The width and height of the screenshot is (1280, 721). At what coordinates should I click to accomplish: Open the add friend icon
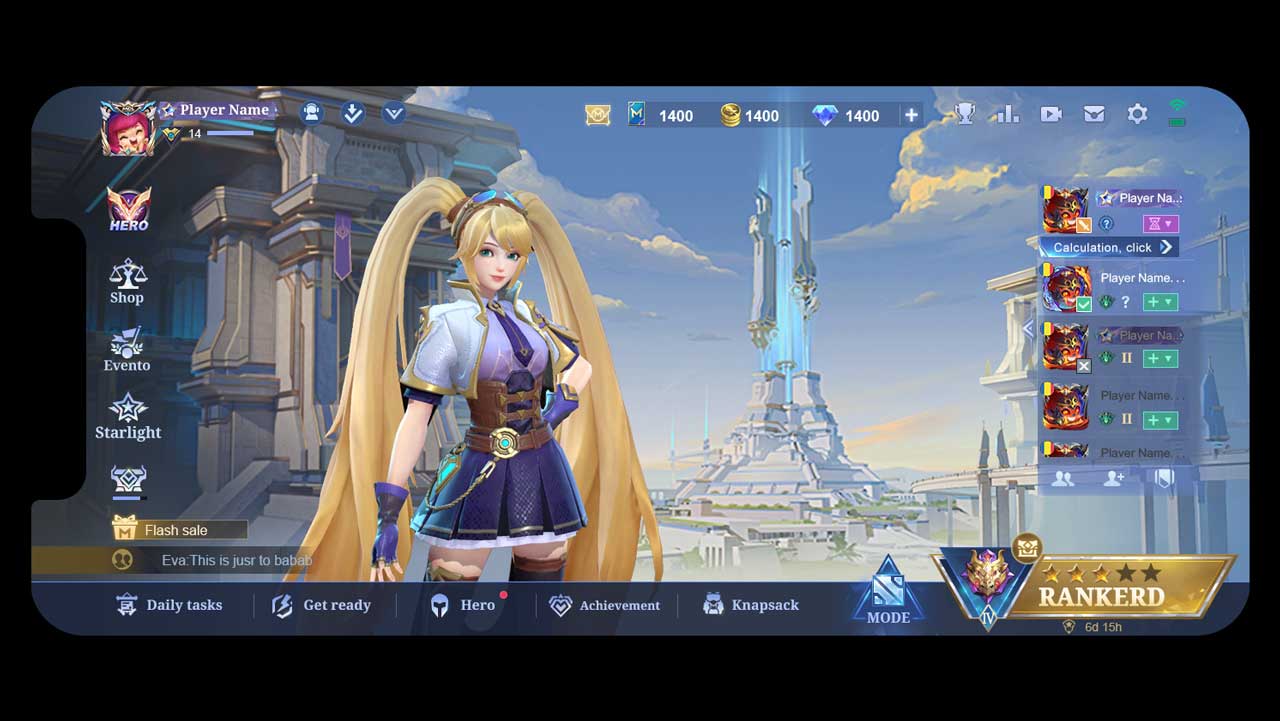tap(1113, 479)
